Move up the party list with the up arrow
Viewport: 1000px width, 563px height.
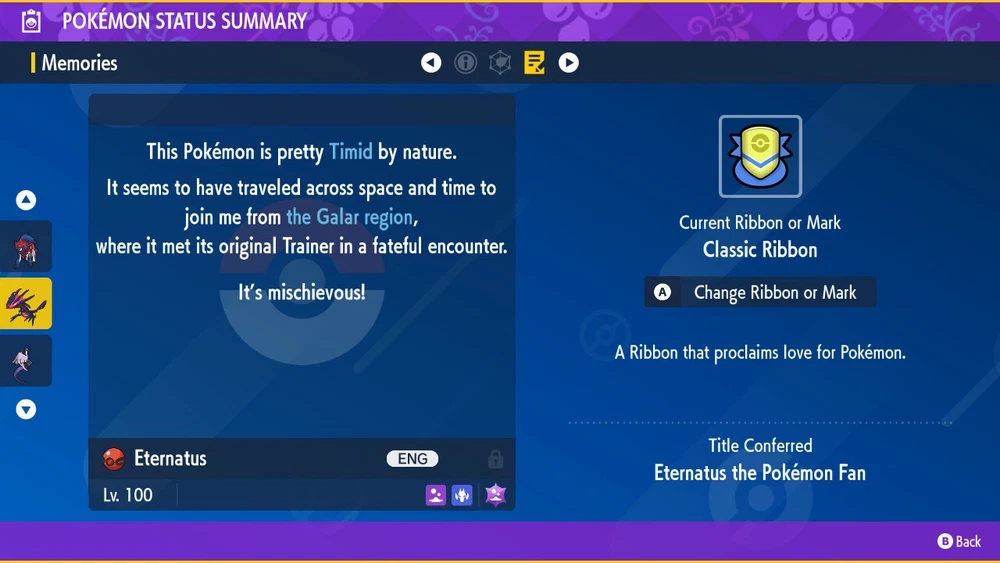(26, 200)
